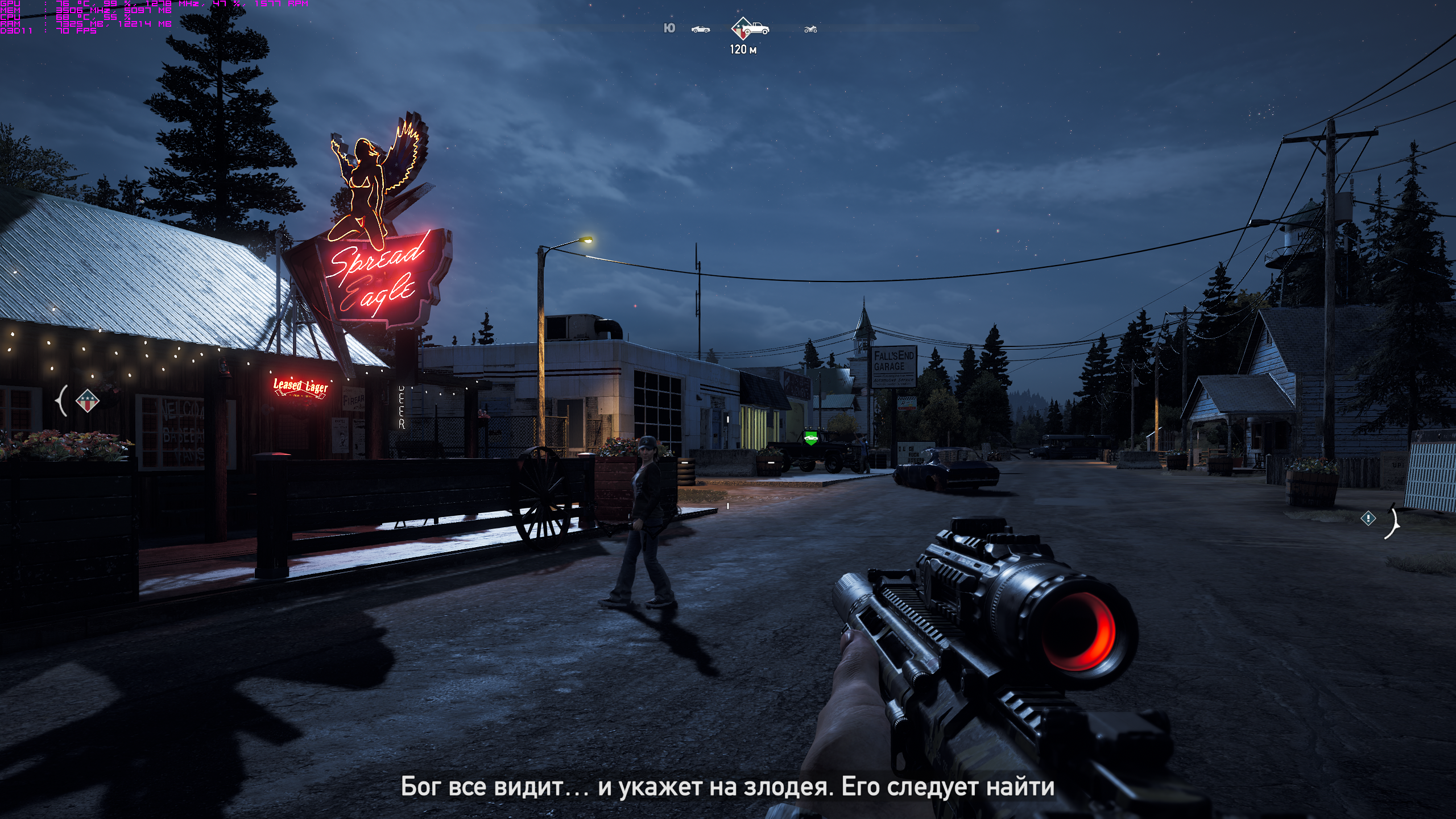
Task: Select the quad bike icon on compass
Action: point(810,29)
